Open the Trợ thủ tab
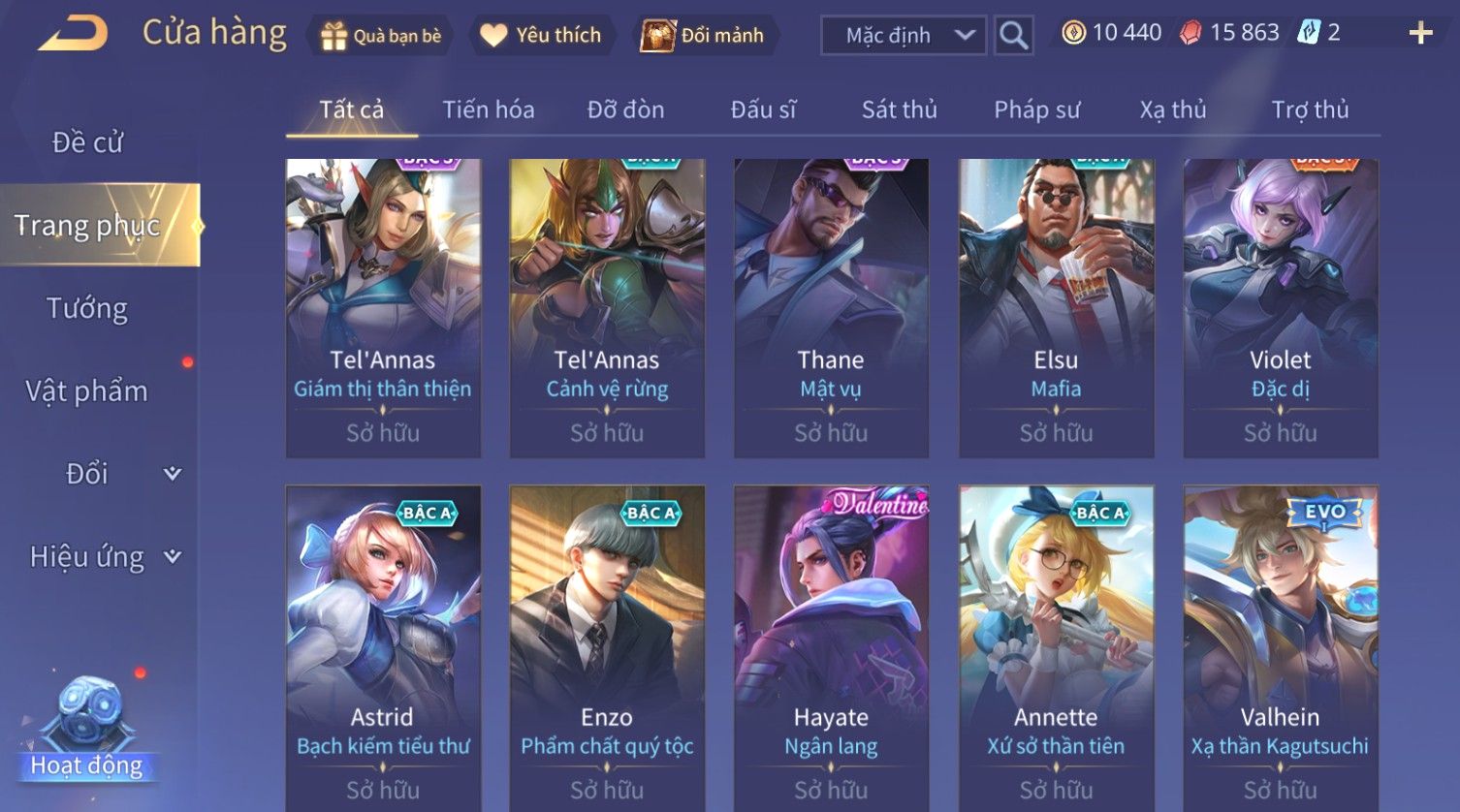Image resolution: width=1460 pixels, height=812 pixels. click(x=1310, y=109)
